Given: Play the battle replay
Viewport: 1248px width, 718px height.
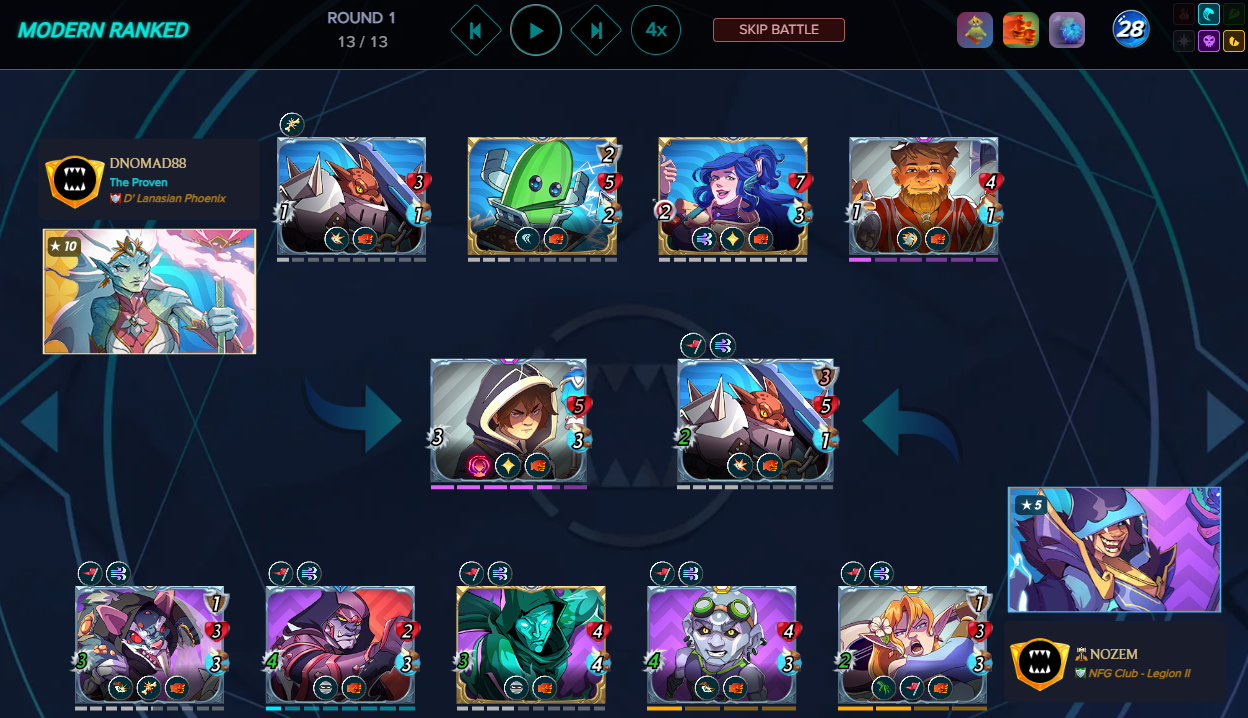Looking at the screenshot, I should tap(536, 31).
